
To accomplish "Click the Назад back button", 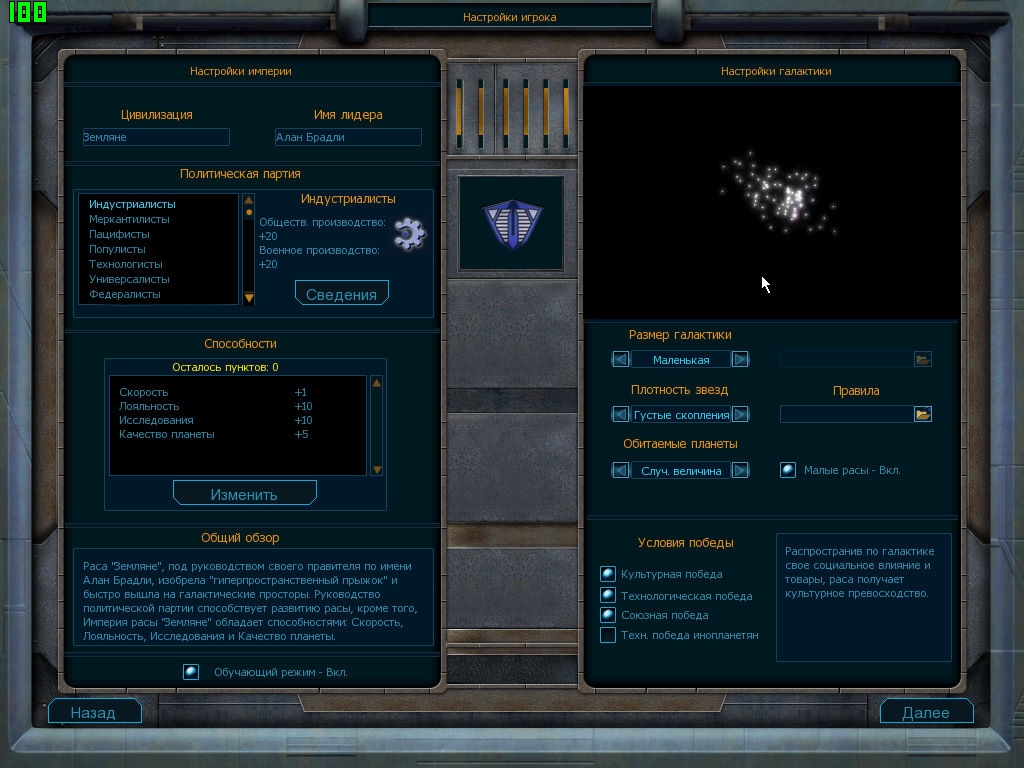I will (x=94, y=712).
